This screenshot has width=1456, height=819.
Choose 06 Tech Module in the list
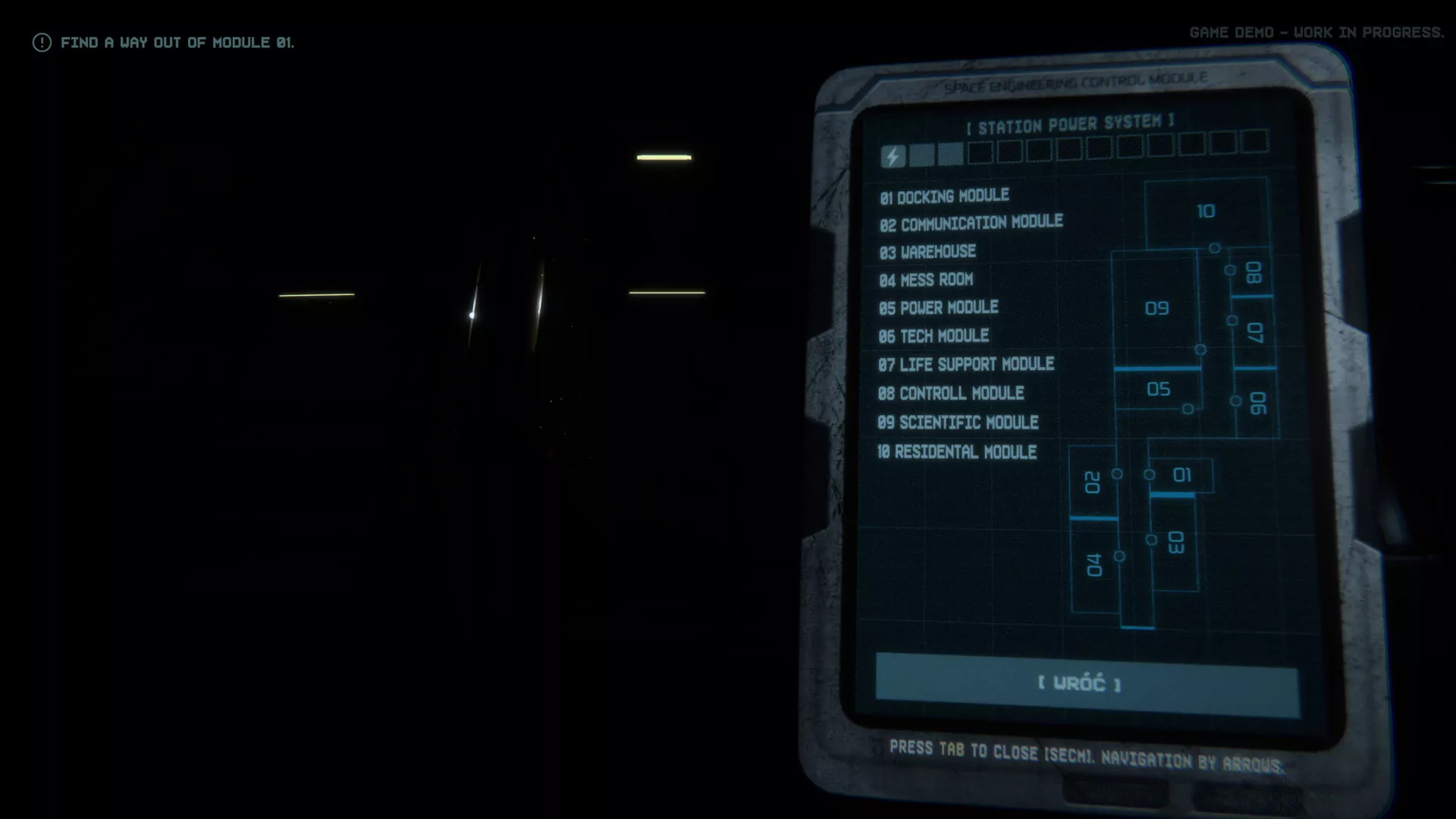point(934,336)
